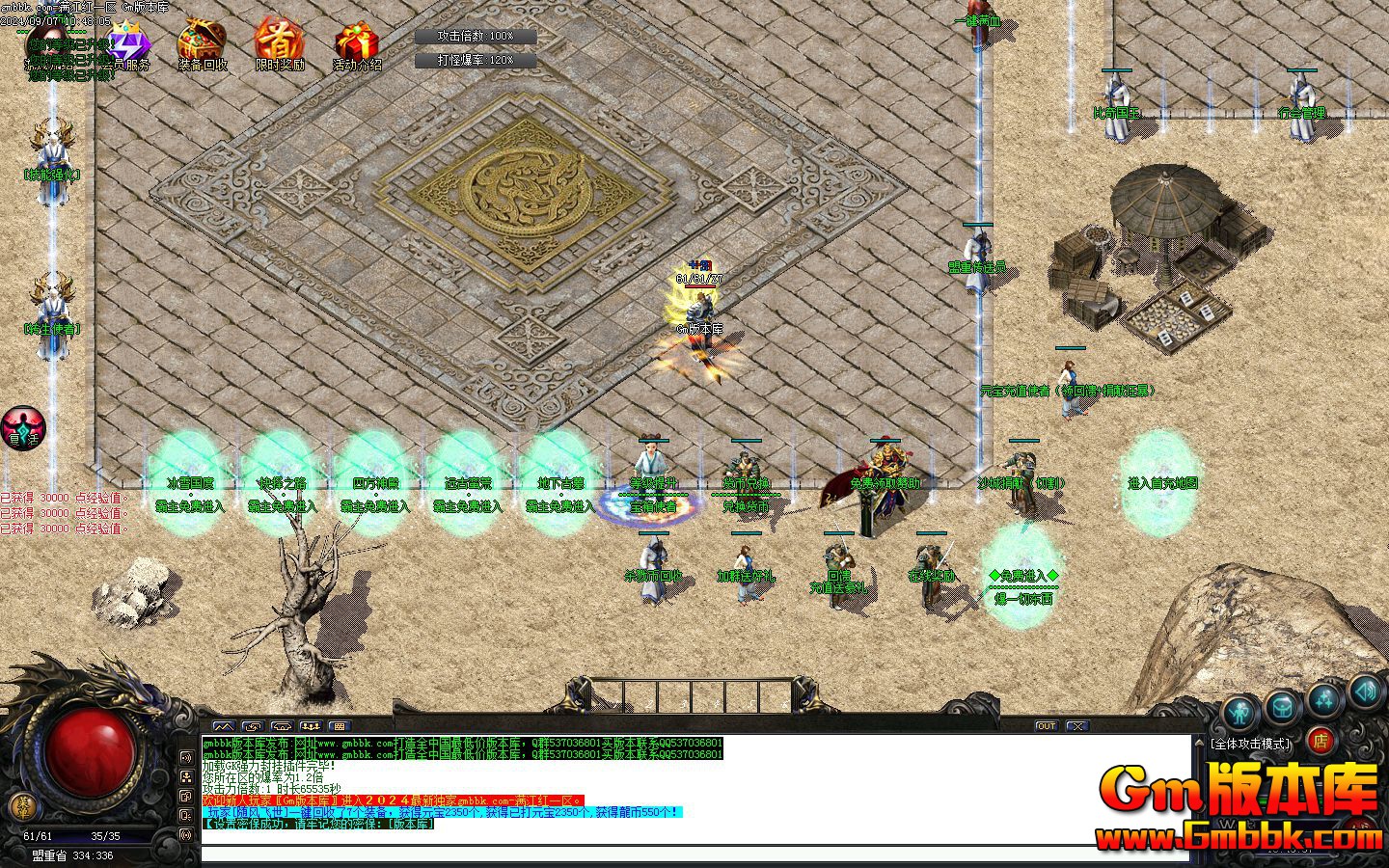The height and width of the screenshot is (868, 1389).
Task: Open the 活动介绍 red gift box
Action: click(357, 45)
